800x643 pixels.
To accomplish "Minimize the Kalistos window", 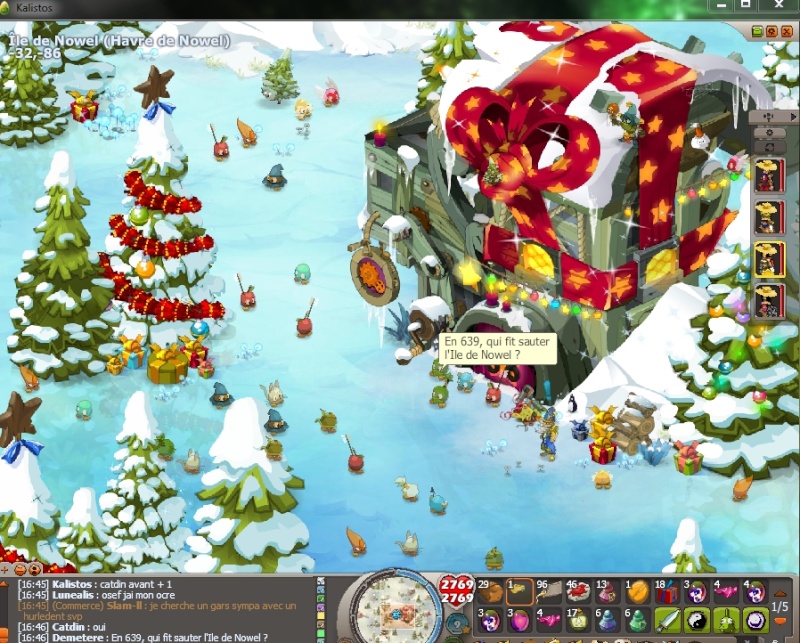I will click(718, 6).
